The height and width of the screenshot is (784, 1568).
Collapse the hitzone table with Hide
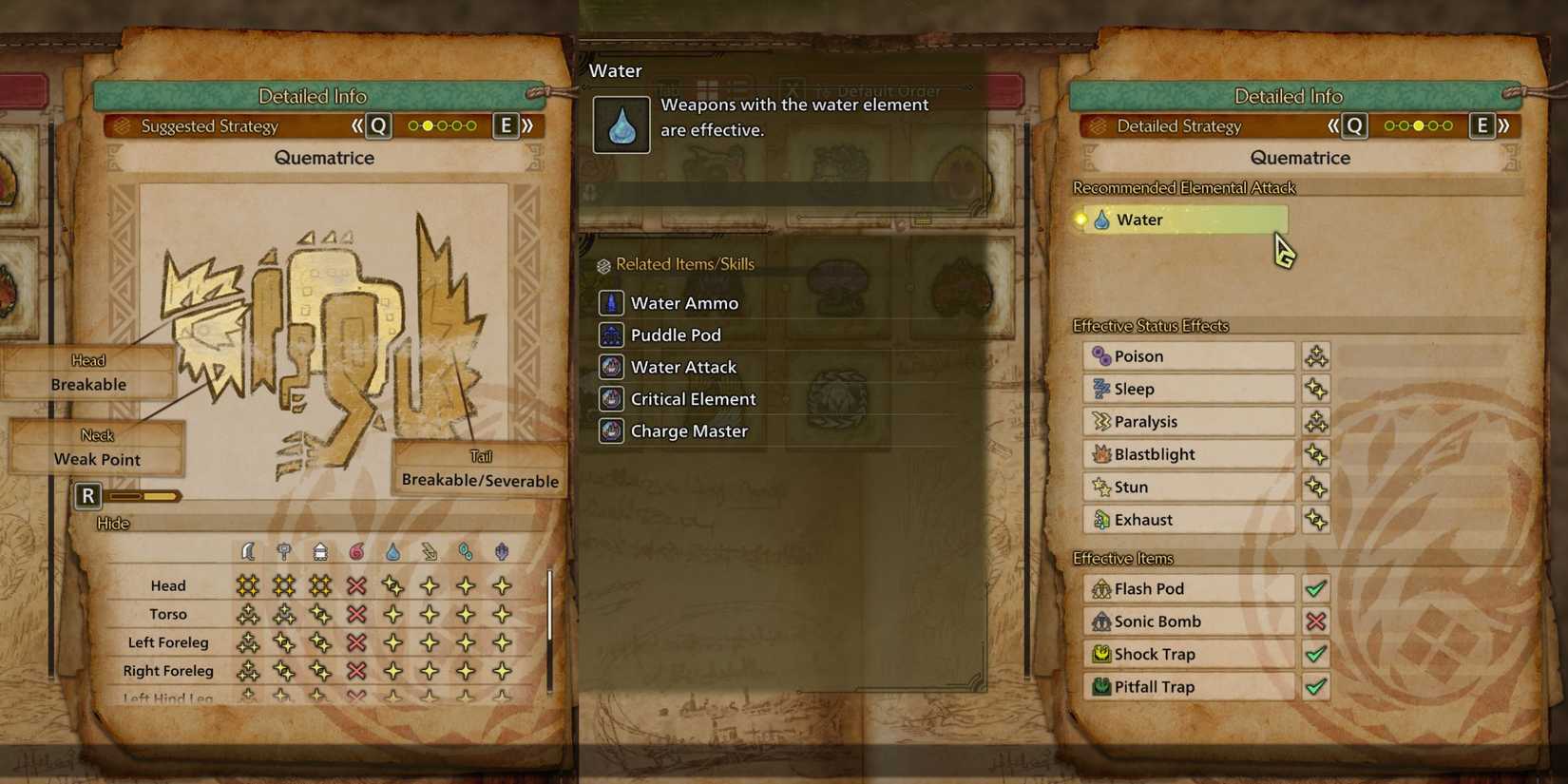111,523
